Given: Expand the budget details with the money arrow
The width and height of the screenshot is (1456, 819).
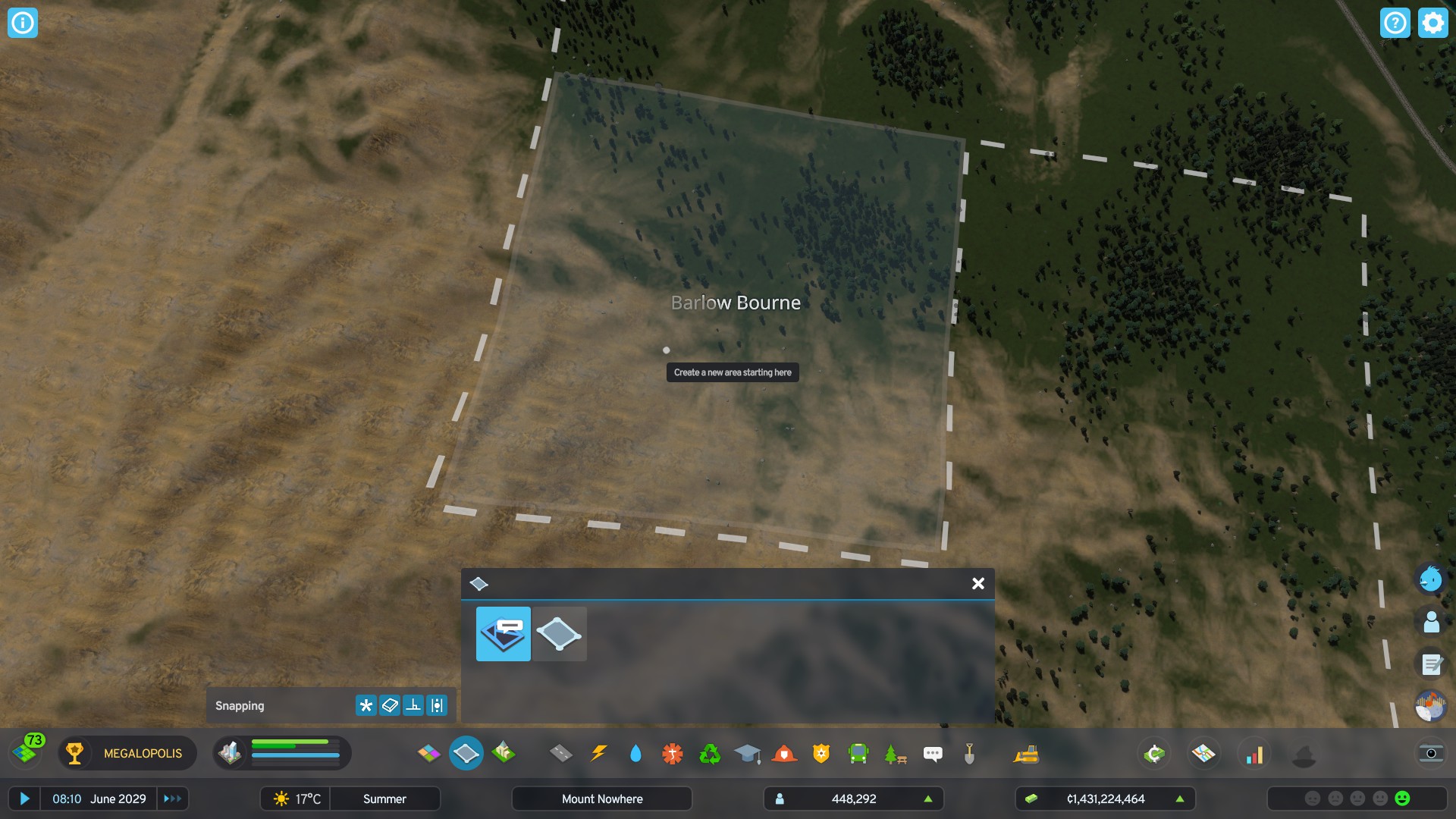Looking at the screenshot, I should [1180, 799].
